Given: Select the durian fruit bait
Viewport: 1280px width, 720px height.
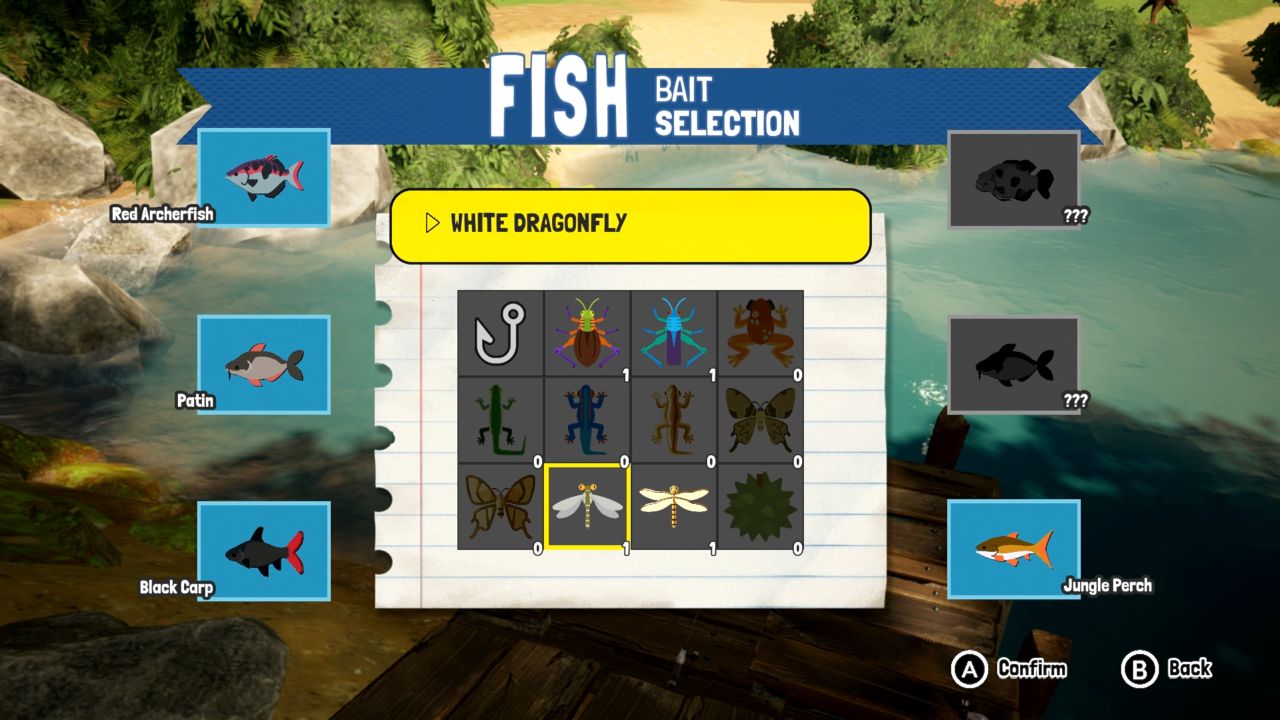Looking at the screenshot, I should point(758,508).
